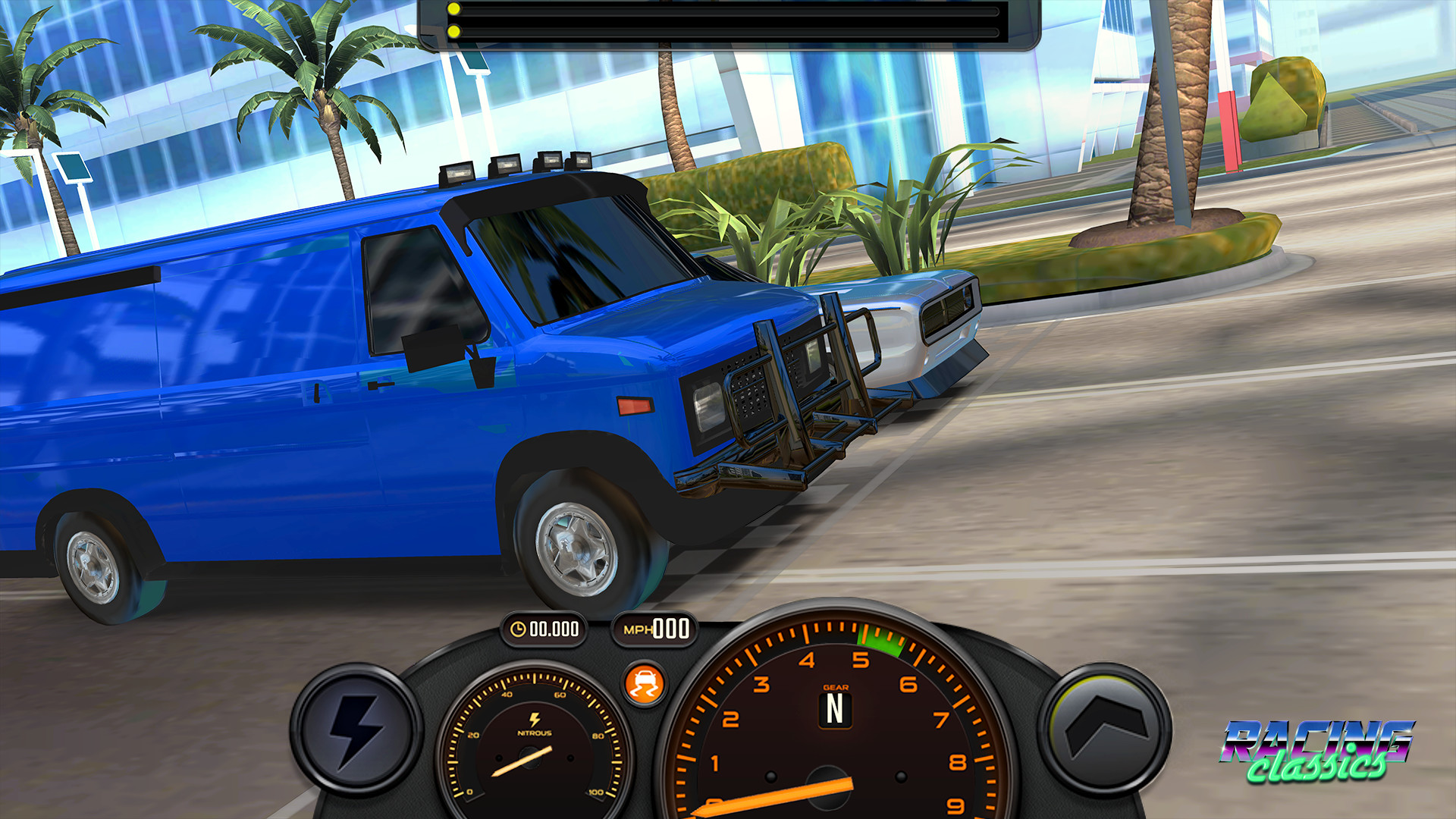Image resolution: width=1456 pixels, height=819 pixels.
Task: Click the clock icon beside the race timer
Action: pos(519,628)
